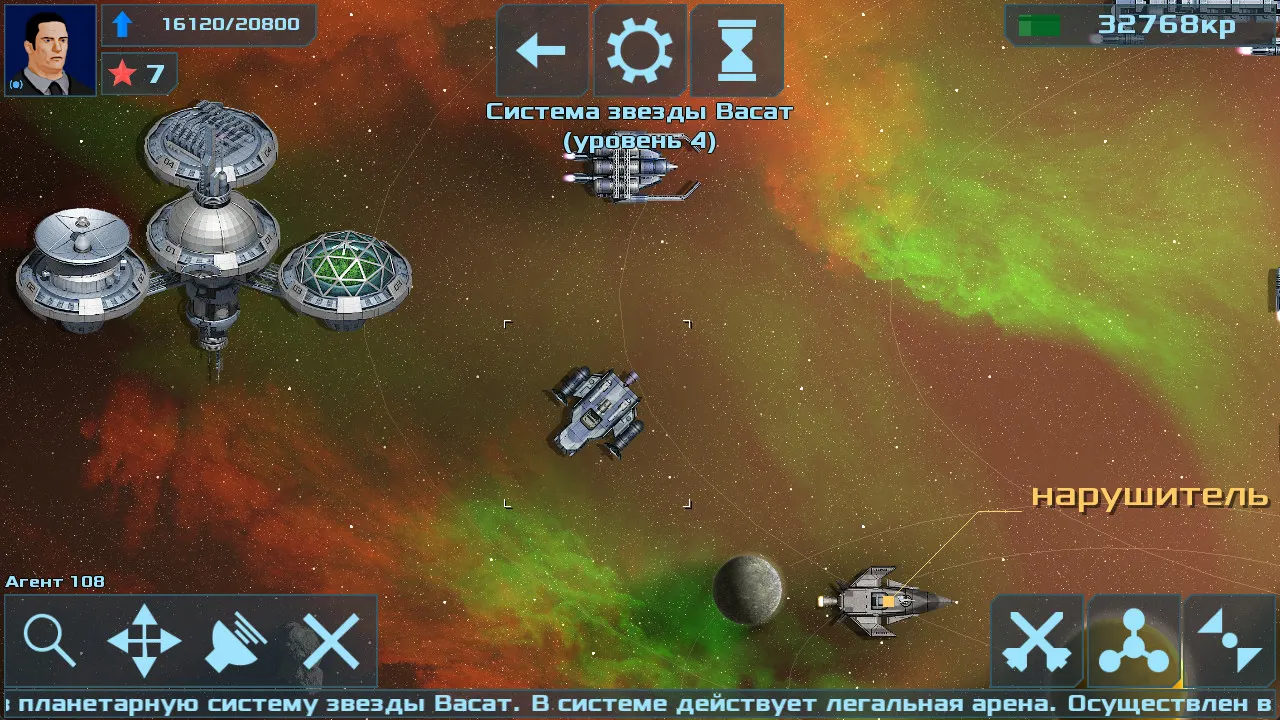Select the magnifying glass search tool
The image size is (1280, 720).
(x=50, y=641)
